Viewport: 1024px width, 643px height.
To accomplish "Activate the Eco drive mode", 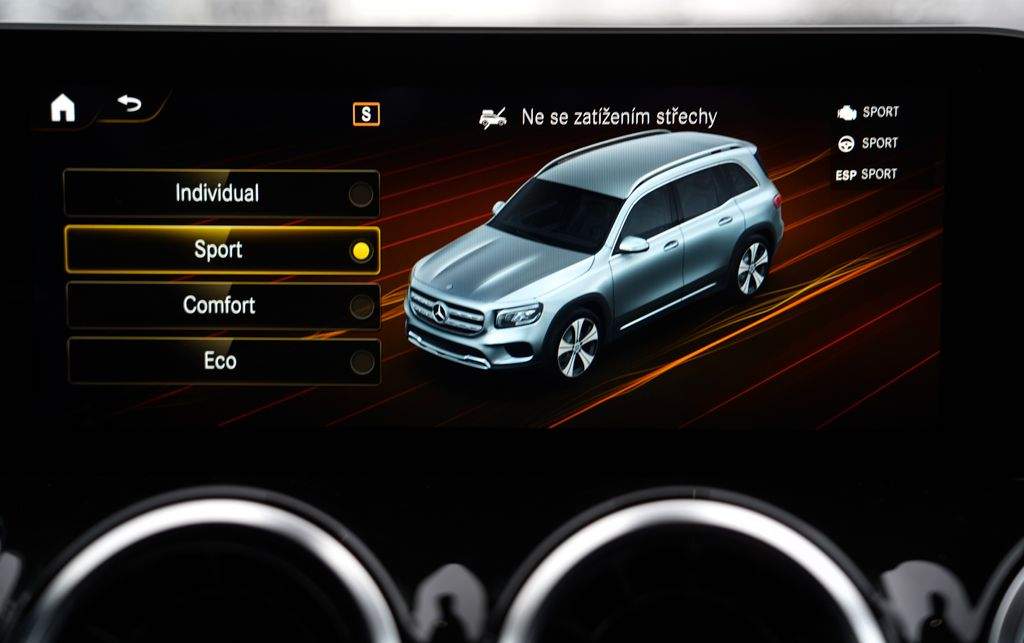I will 221,361.
